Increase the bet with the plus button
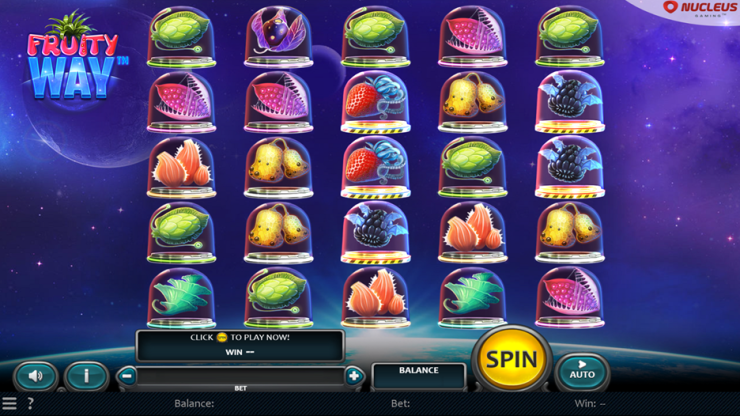740x416 pixels. (353, 376)
